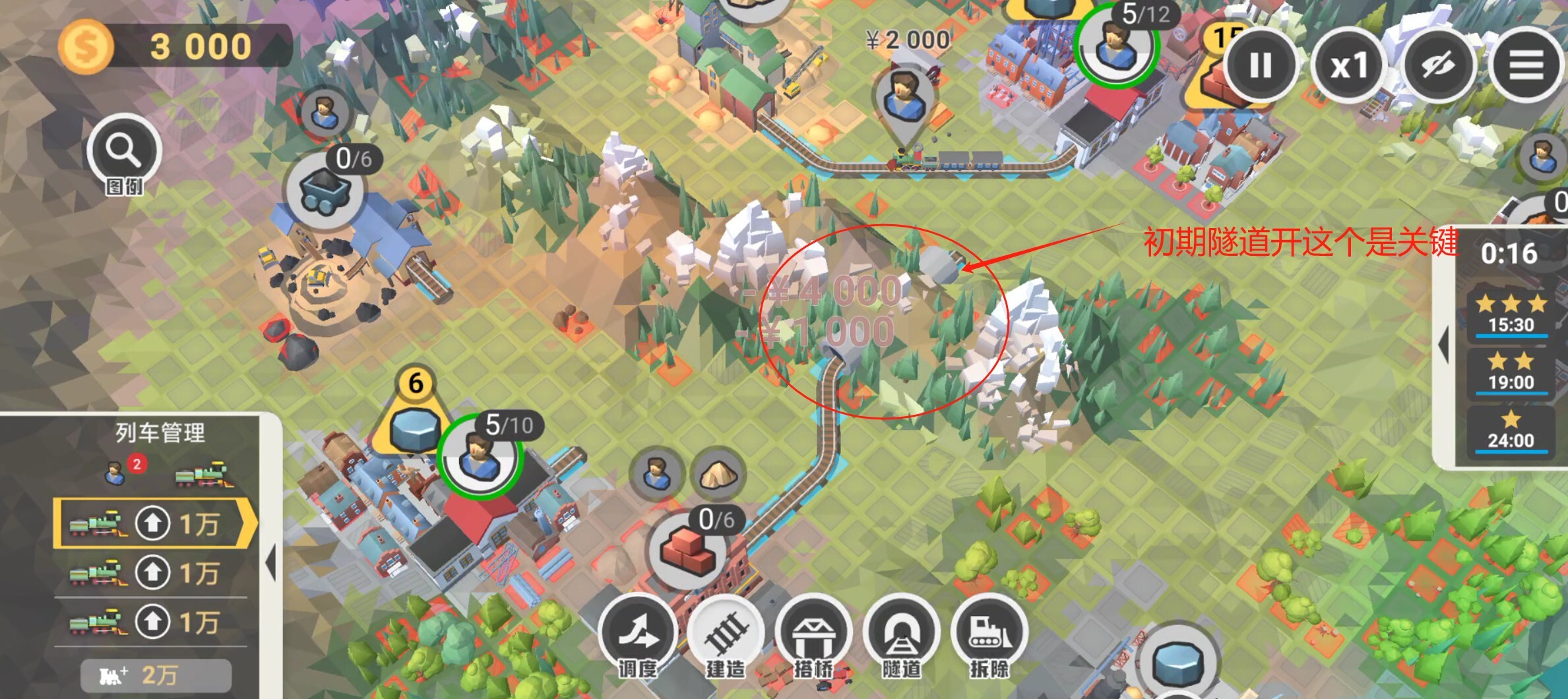Image resolution: width=1568 pixels, height=699 pixels.
Task: Buy a new train for 2万
Action: point(156,676)
